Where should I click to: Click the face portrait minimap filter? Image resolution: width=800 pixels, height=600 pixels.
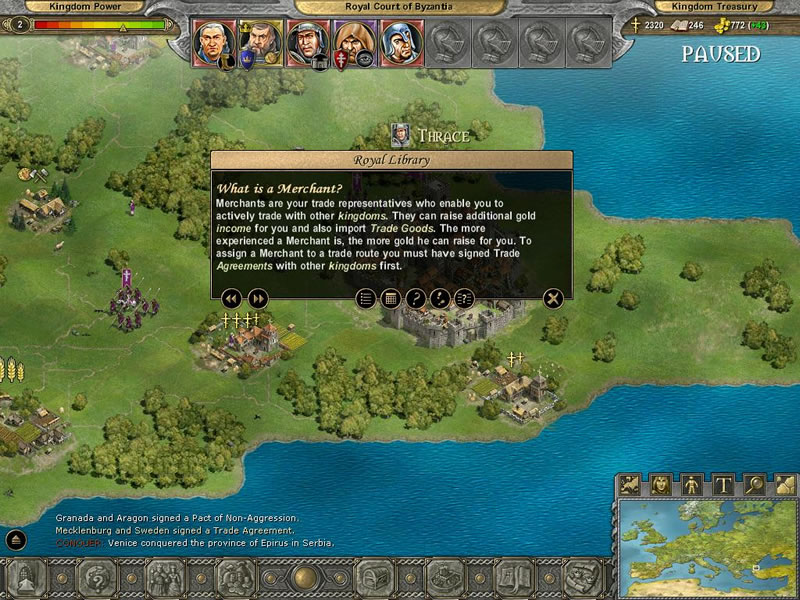coord(660,485)
